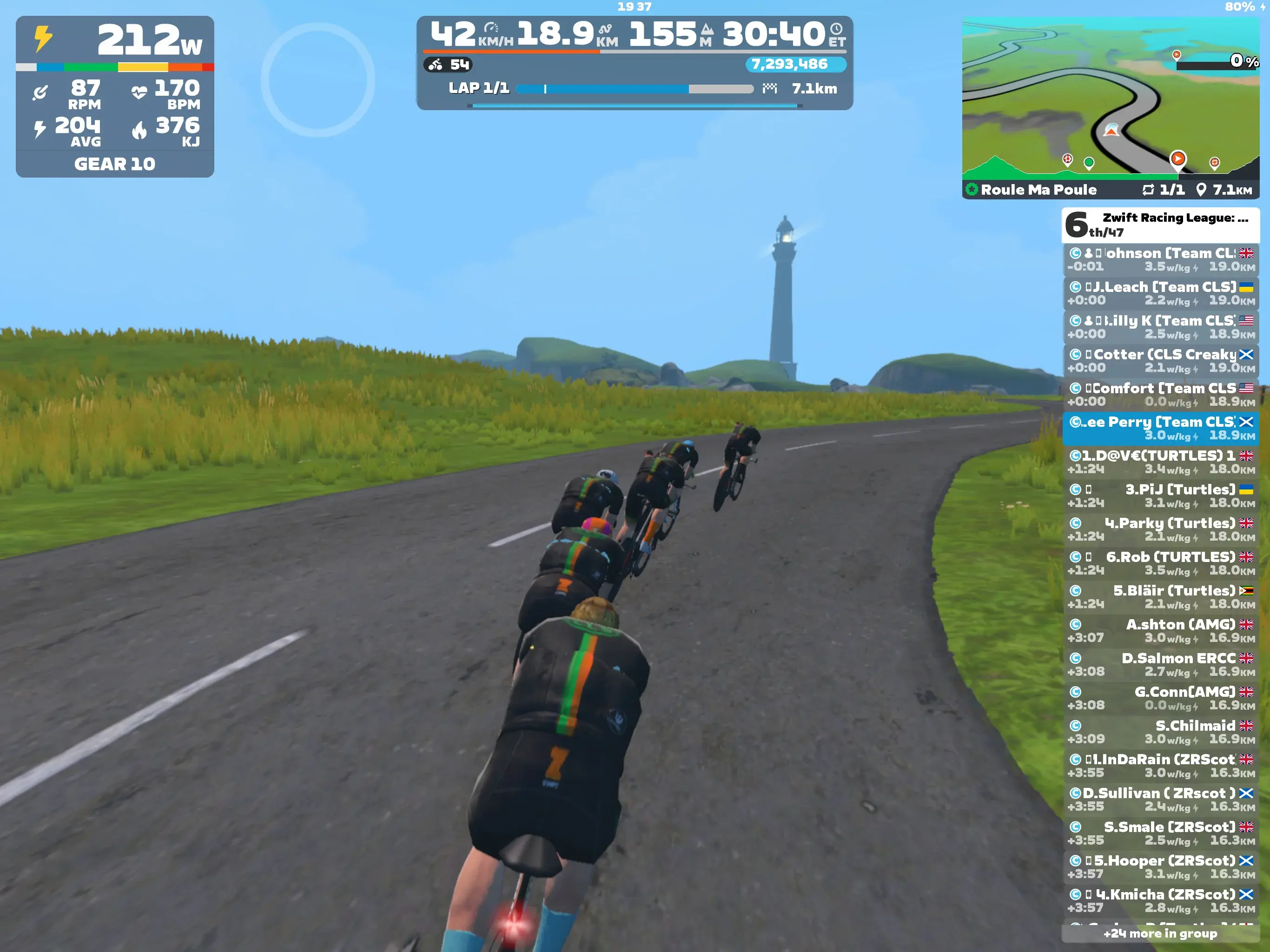
Task: Select S.Smale (ZRScot) rider row
Action: point(1160,833)
